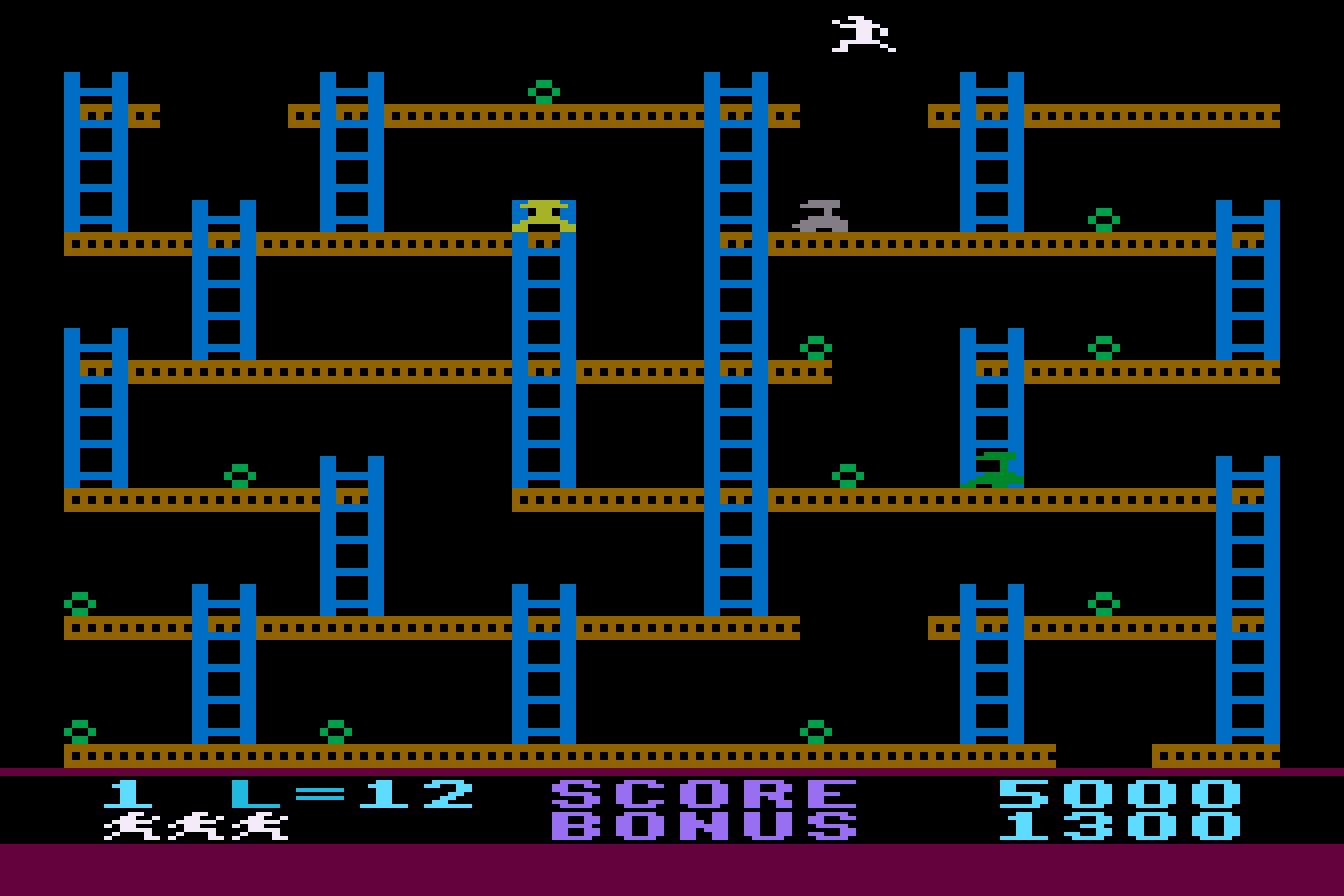Select the yellow runner on the second platform

545,214
